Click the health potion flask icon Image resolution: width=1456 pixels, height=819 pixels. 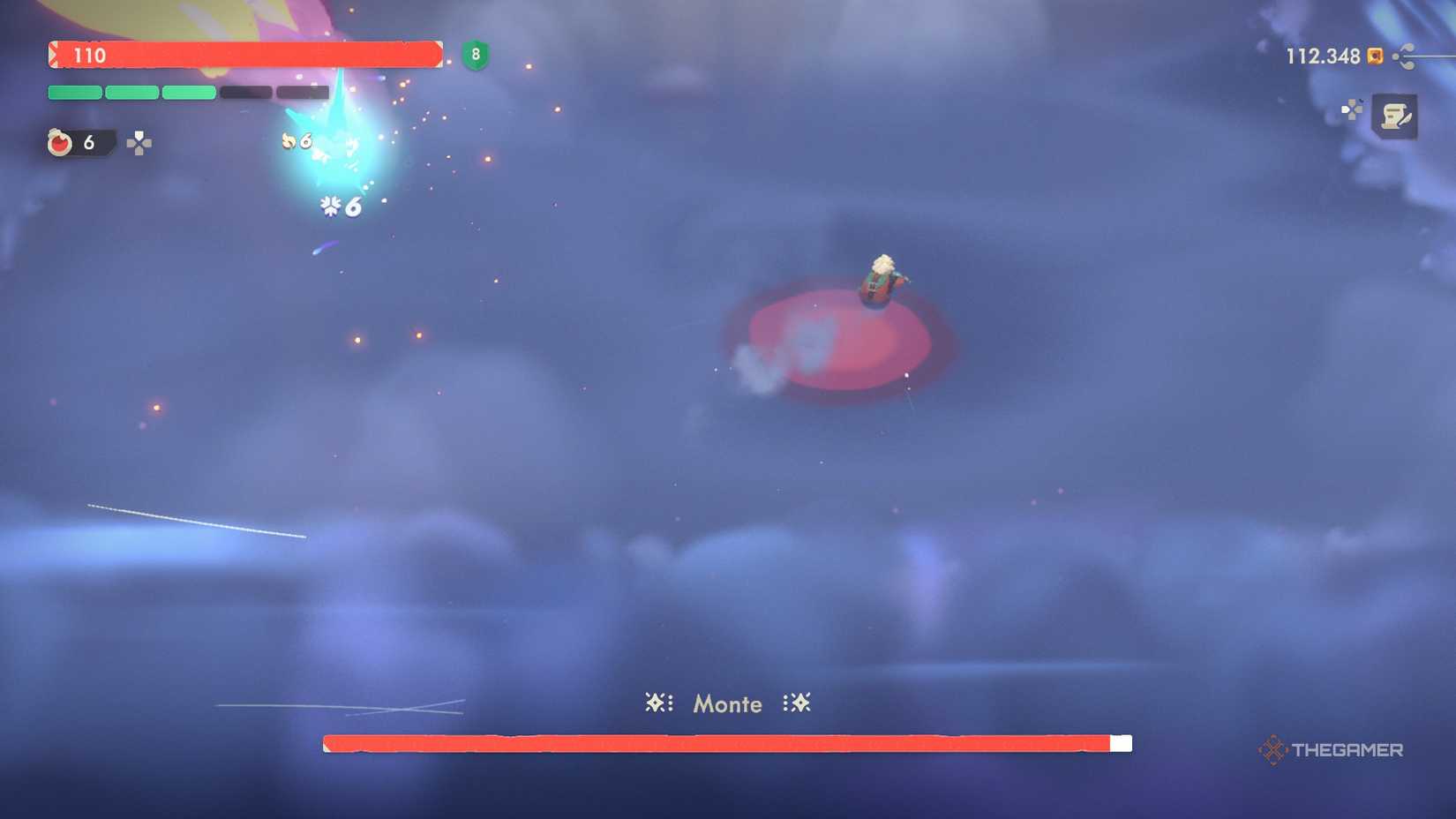[60, 143]
